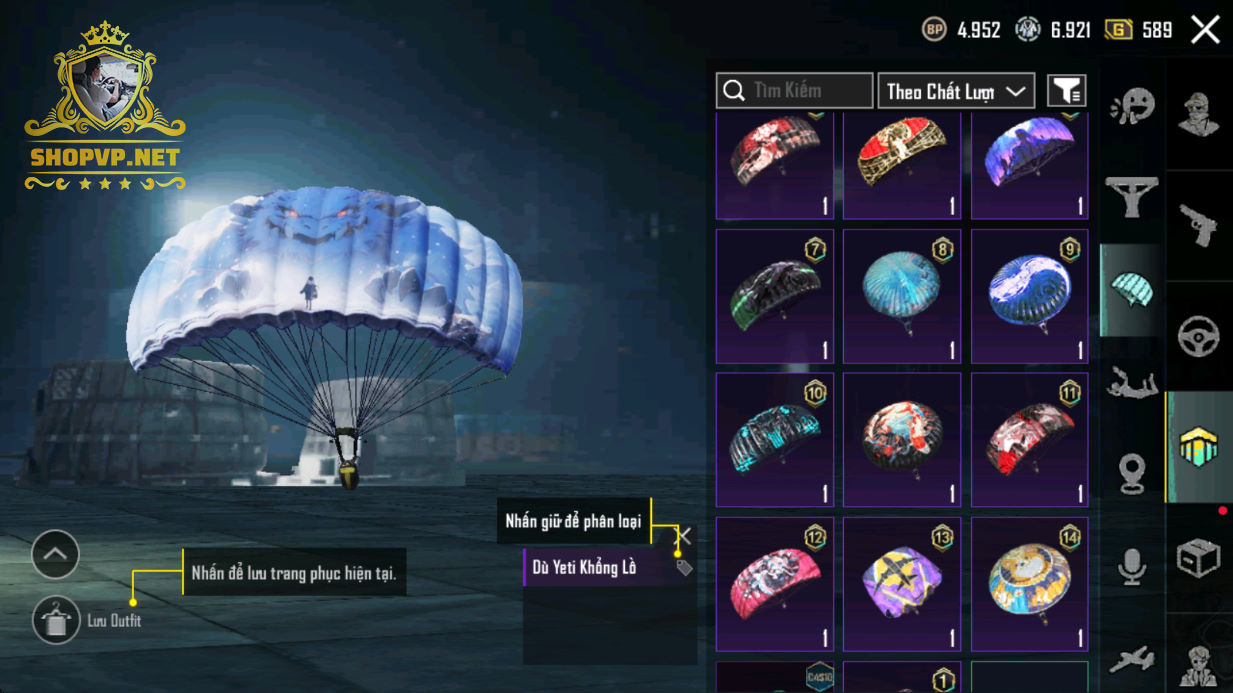This screenshot has height=693, width=1233.
Task: Select the airplane skin category
Action: 1132,659
